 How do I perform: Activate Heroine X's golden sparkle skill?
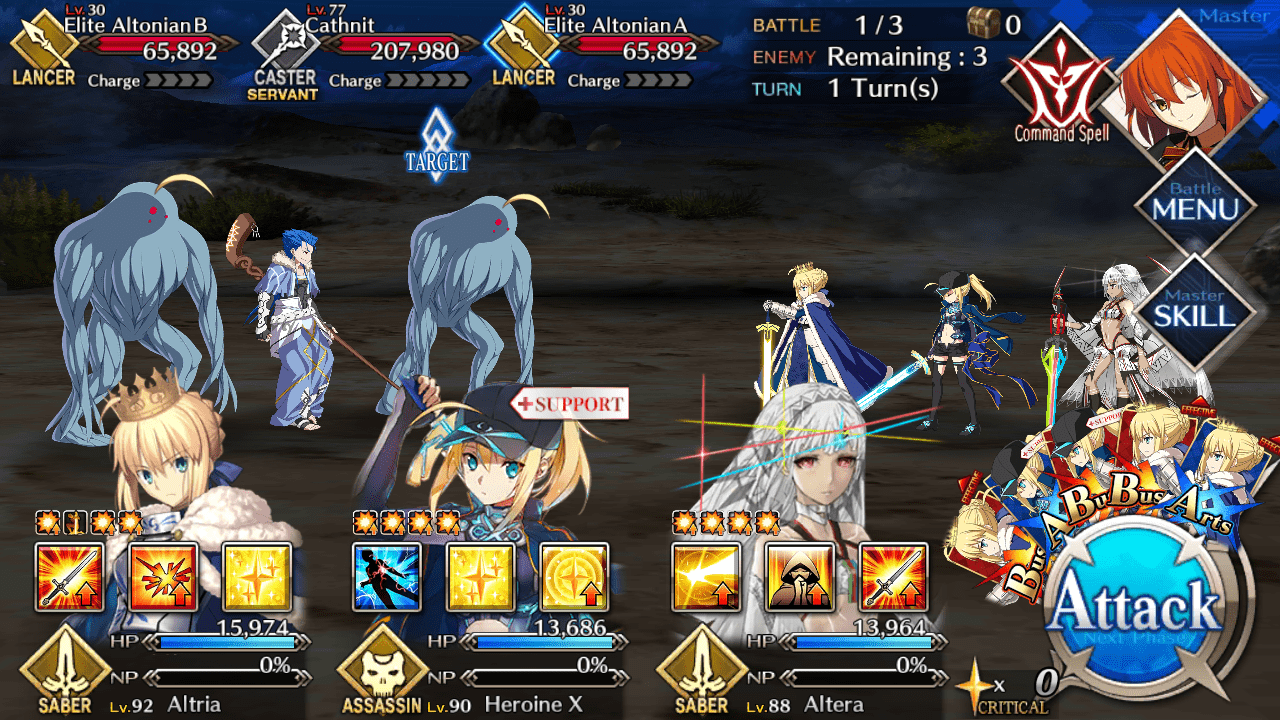pos(480,577)
